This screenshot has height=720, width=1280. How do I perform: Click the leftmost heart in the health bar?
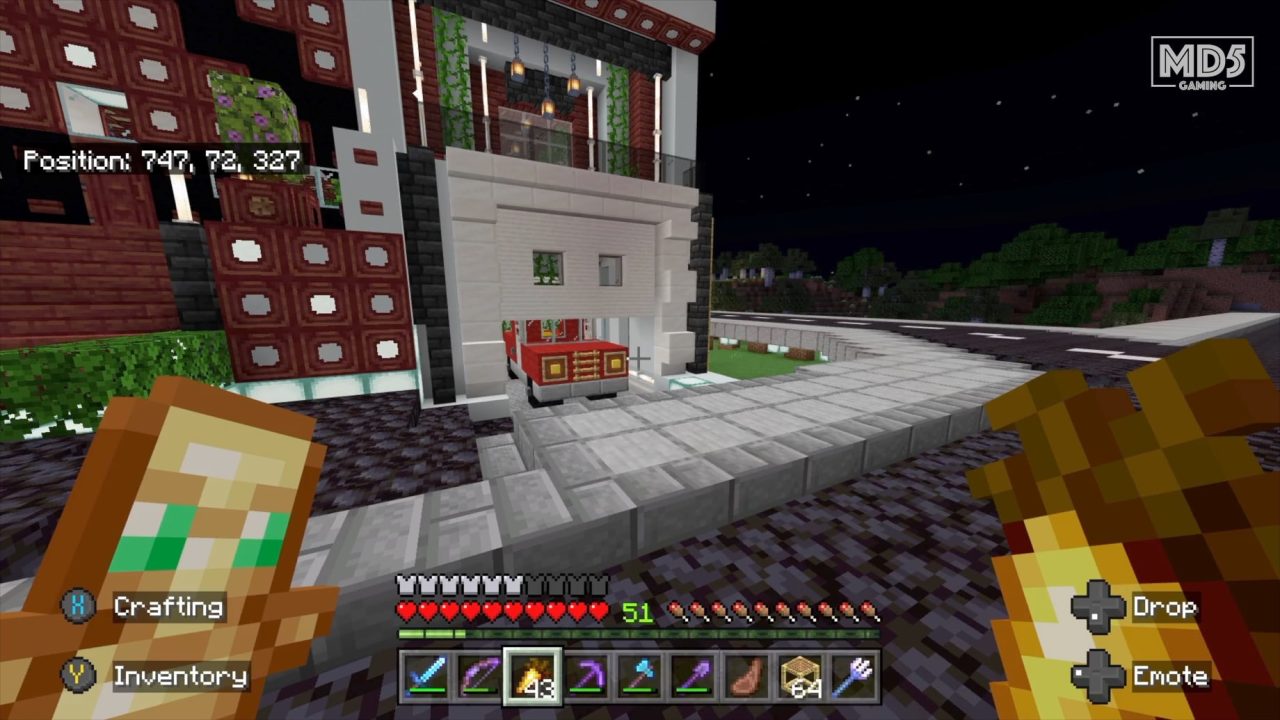pos(405,610)
